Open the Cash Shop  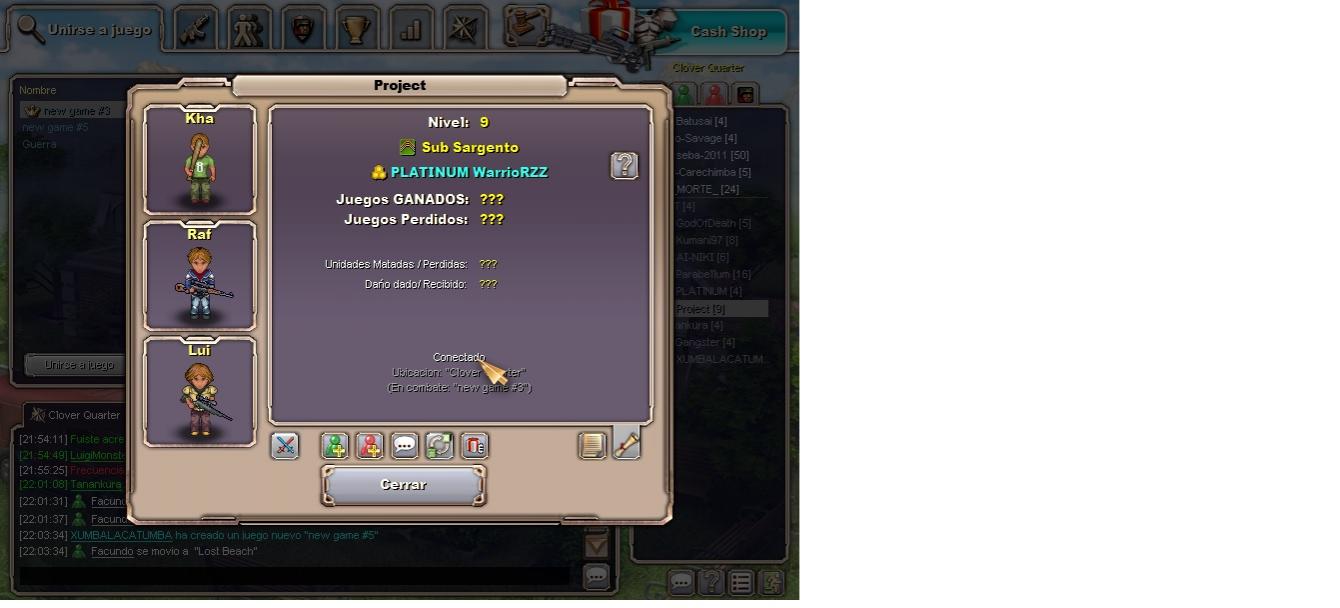coord(727,31)
